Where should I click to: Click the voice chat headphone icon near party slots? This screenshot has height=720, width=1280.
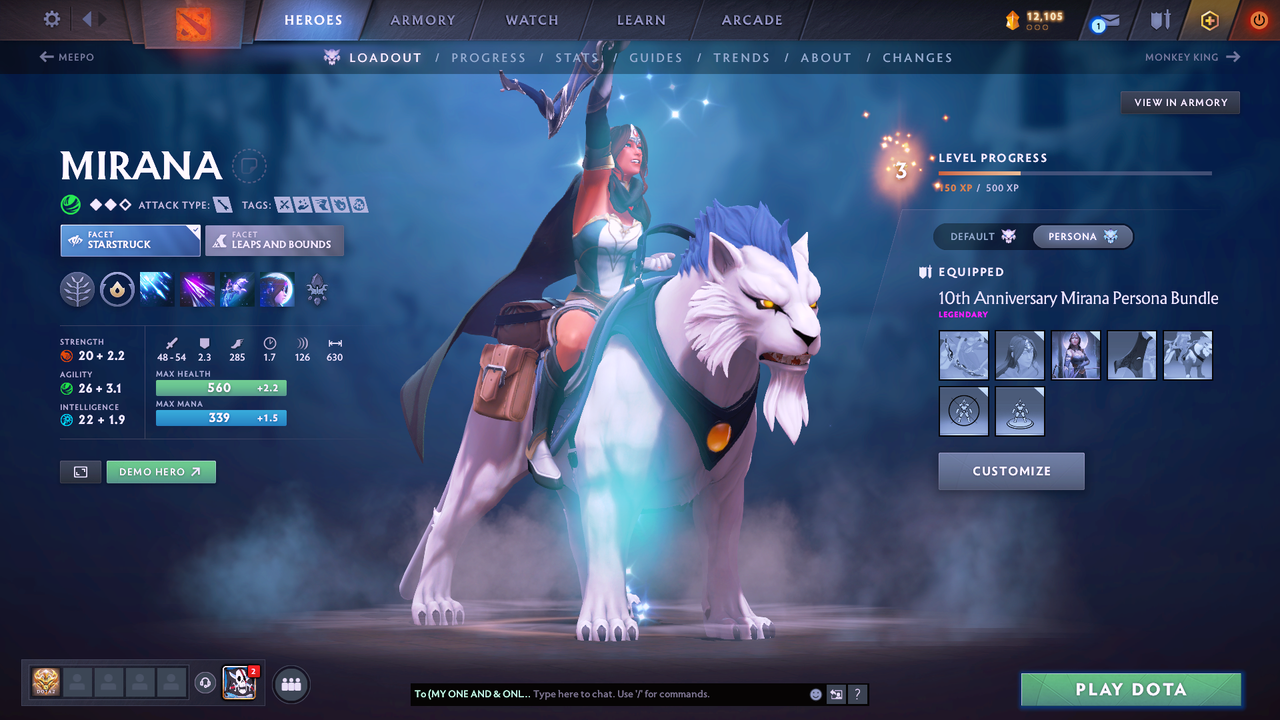click(x=207, y=683)
